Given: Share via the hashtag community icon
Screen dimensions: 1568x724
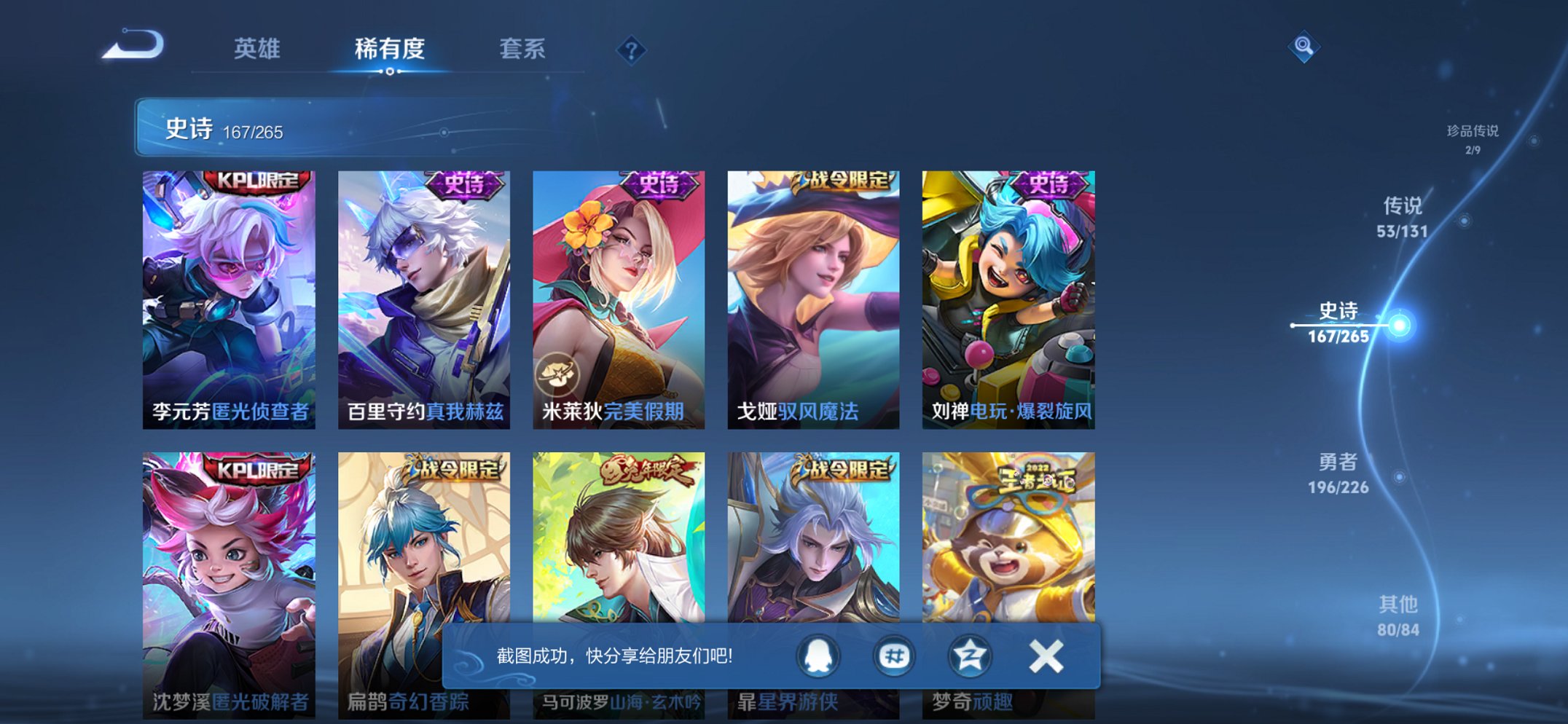Looking at the screenshot, I should (894, 656).
